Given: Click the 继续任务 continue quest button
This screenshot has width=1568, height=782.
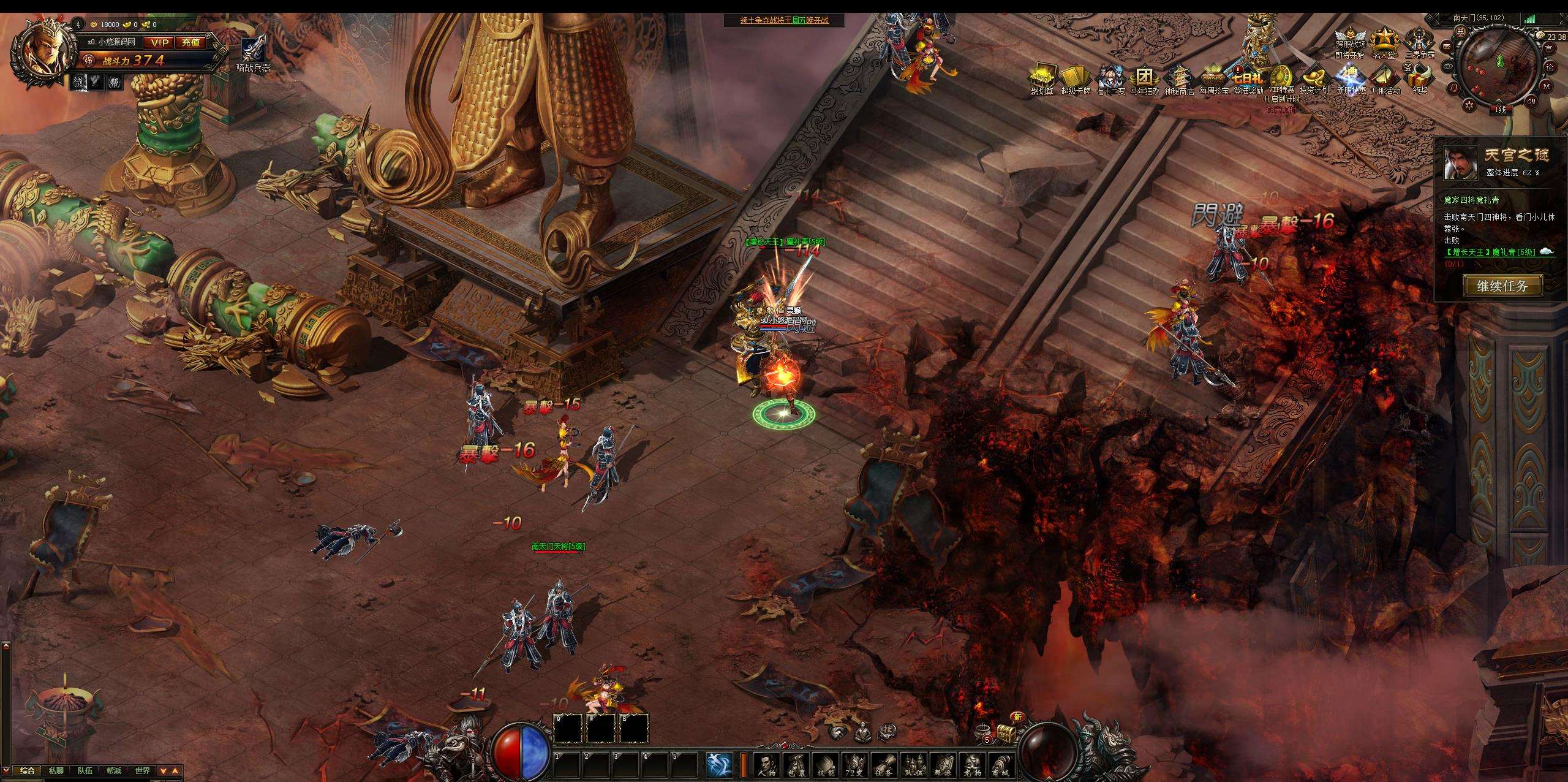Looking at the screenshot, I should click(x=1502, y=286).
